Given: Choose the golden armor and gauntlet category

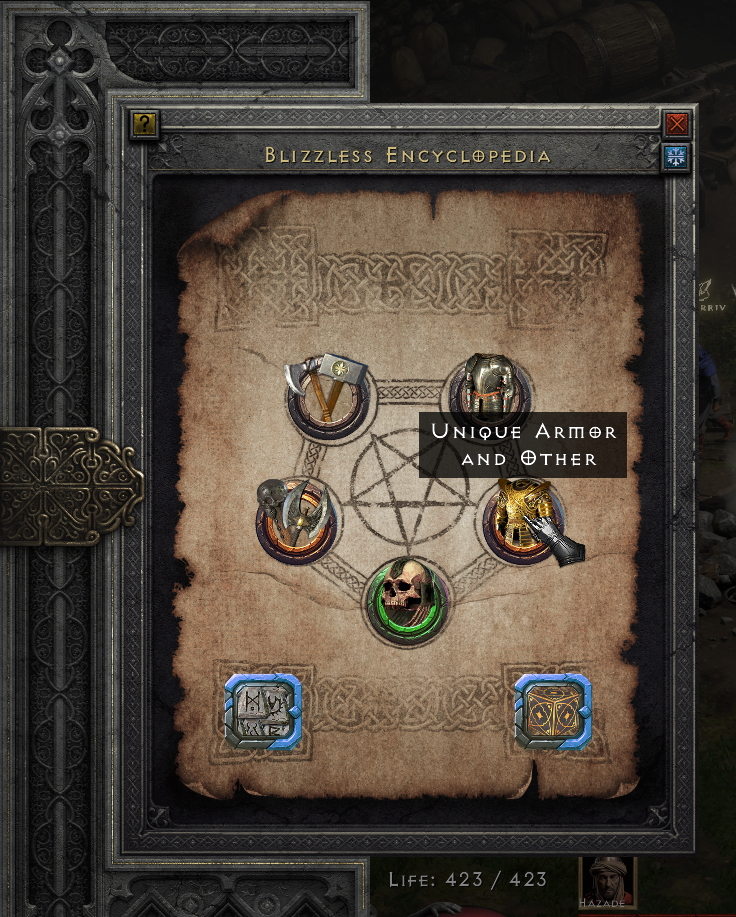Looking at the screenshot, I should [x=523, y=518].
